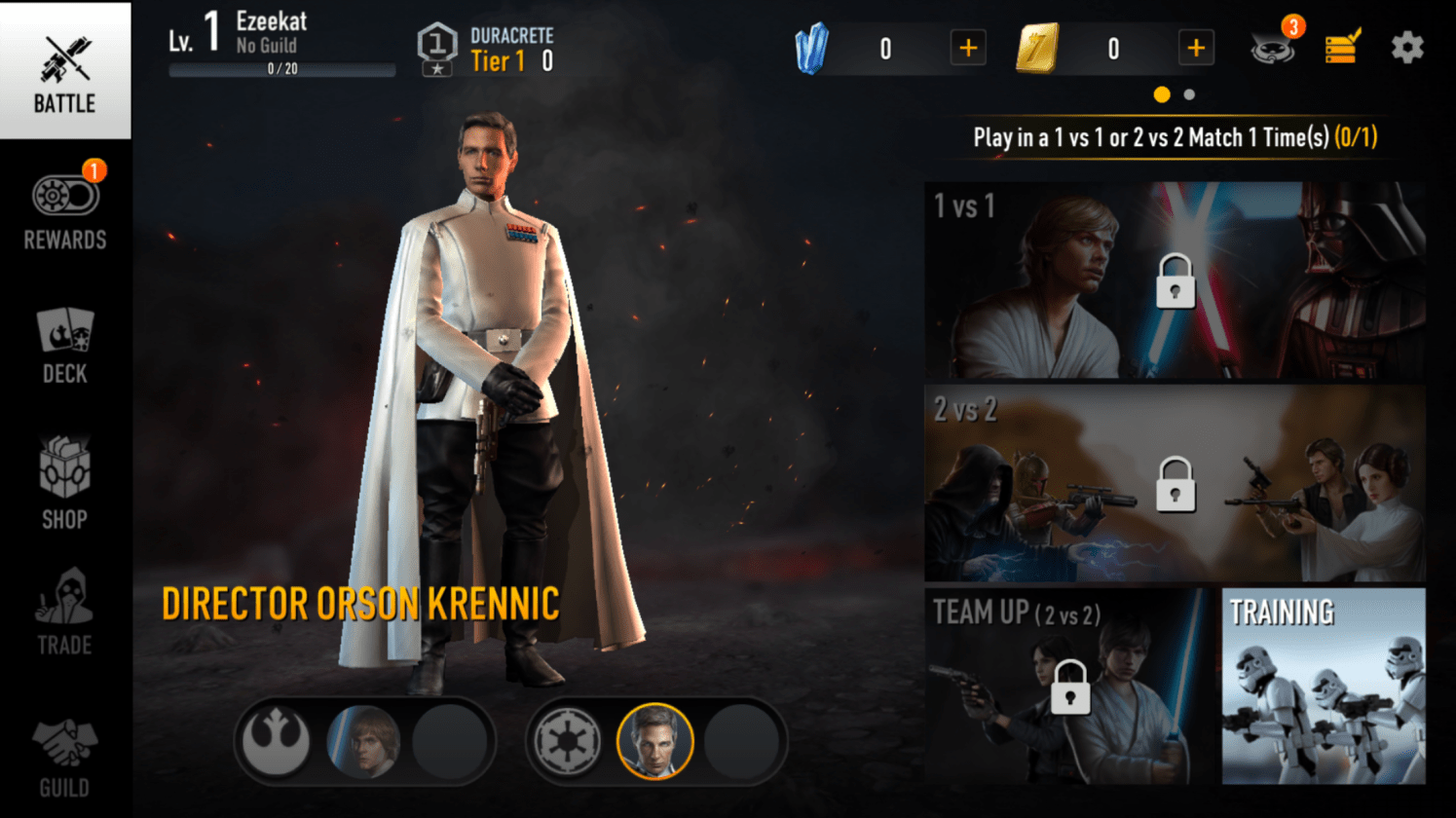Add more blue crystals with plus button

point(968,49)
